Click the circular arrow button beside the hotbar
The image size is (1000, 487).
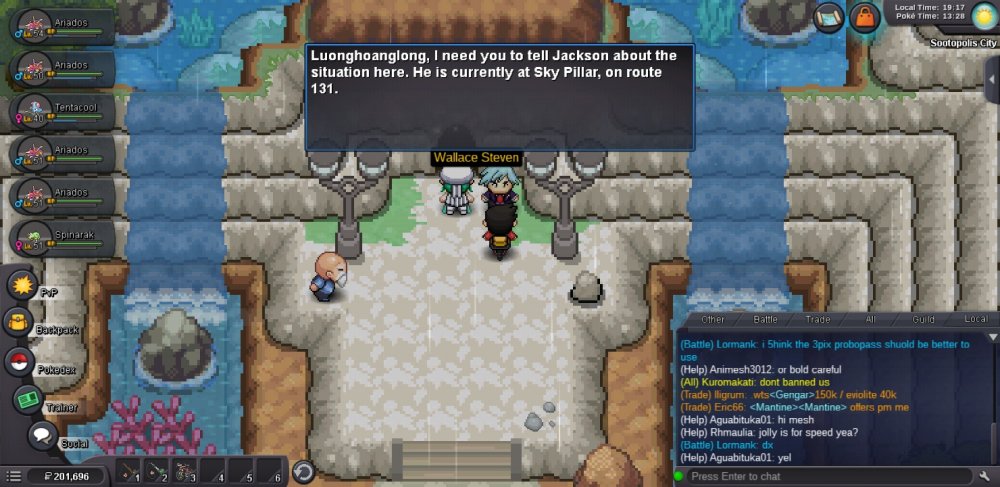pyautogui.click(x=303, y=472)
